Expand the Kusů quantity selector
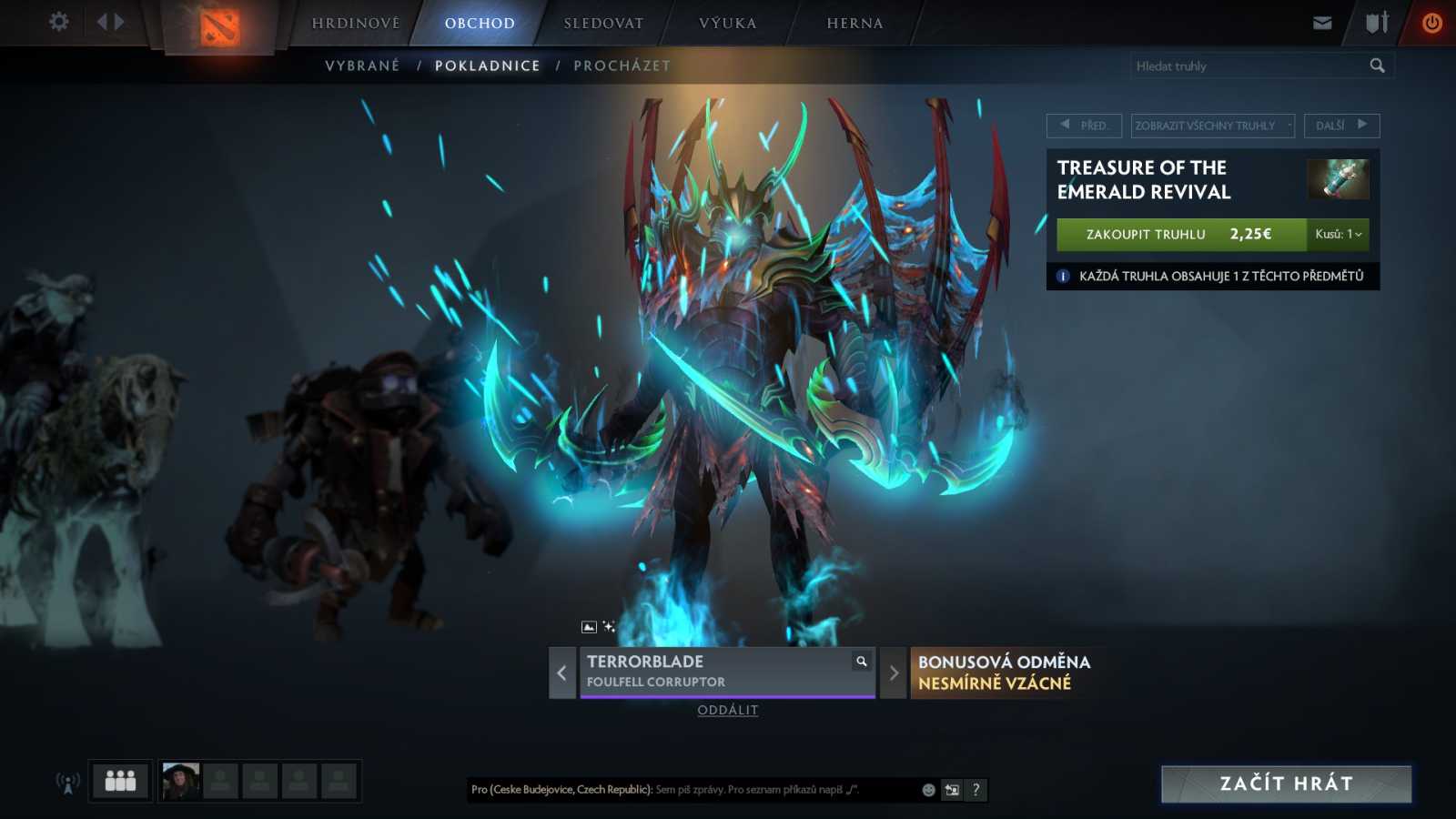The height and width of the screenshot is (819, 1456). [x=1338, y=234]
